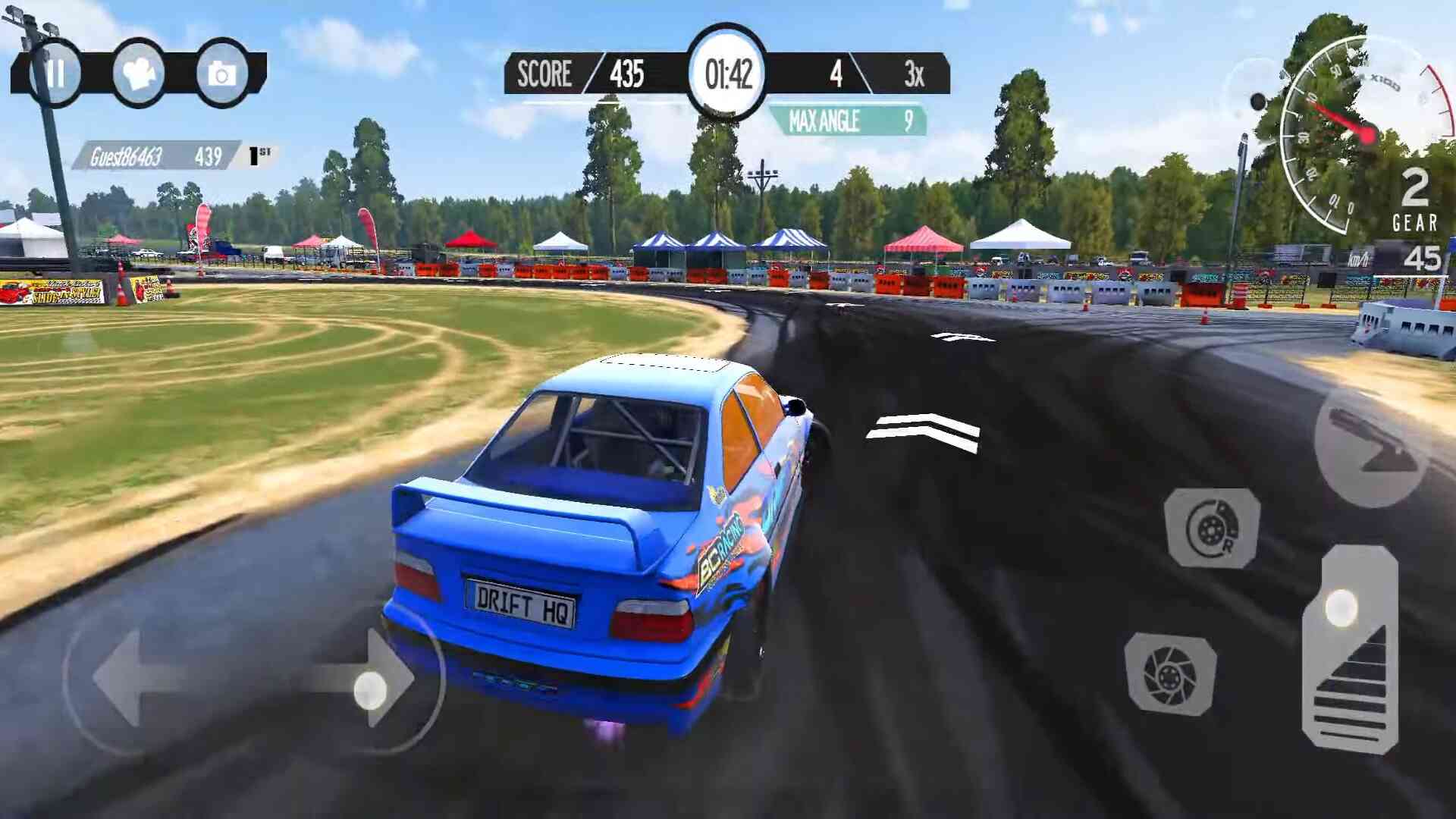Tap the accelerator gas pedal
This screenshot has width=1456, height=819.
(1350, 651)
